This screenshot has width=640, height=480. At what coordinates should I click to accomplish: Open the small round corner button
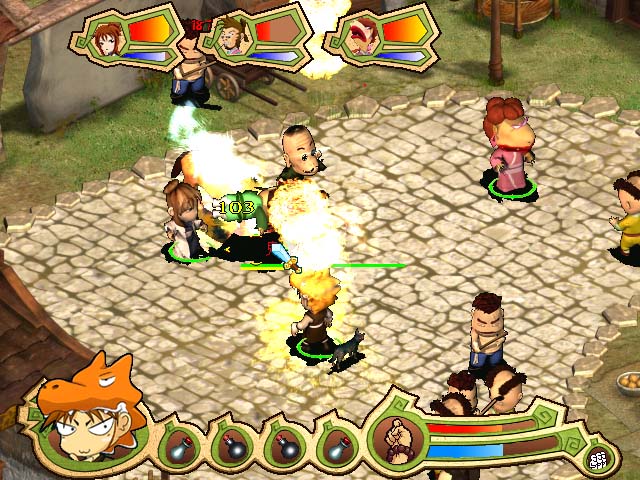tap(600, 458)
